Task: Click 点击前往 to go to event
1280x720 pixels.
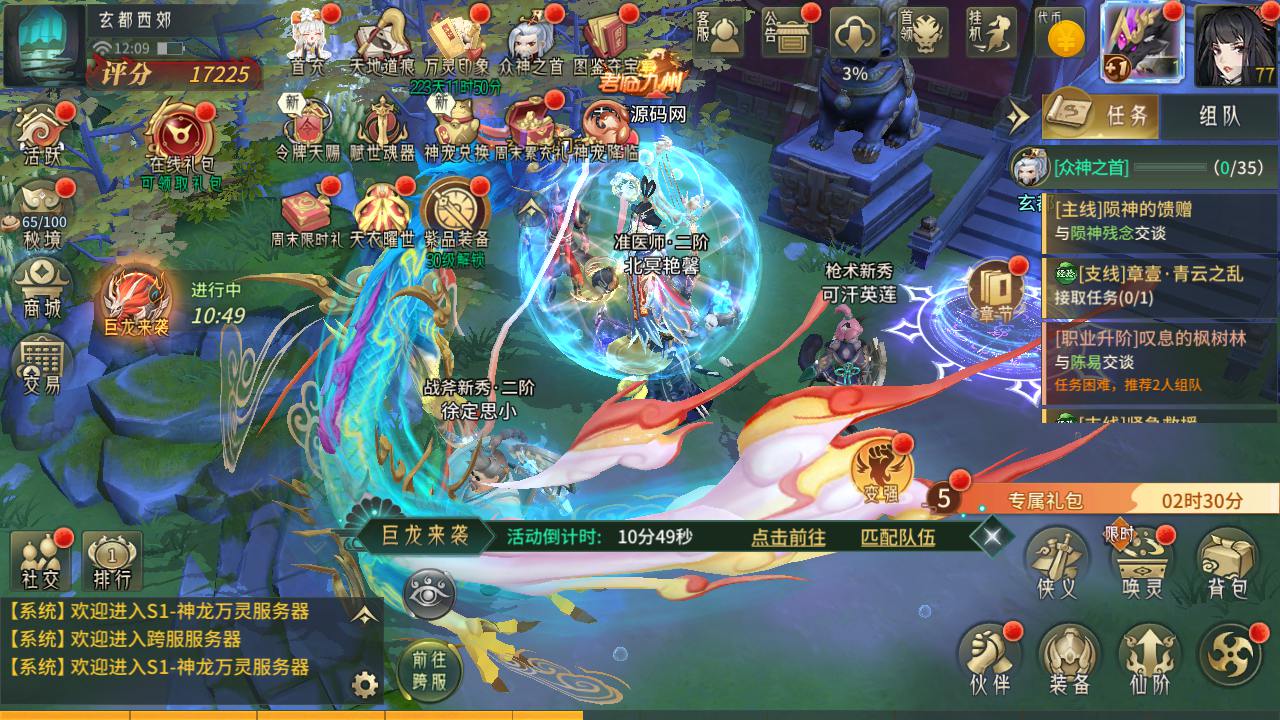Action: (x=788, y=537)
